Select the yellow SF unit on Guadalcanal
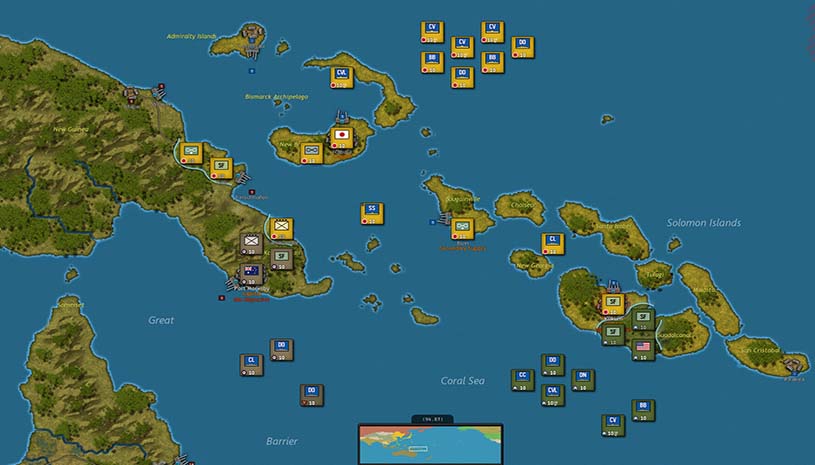 [613, 303]
